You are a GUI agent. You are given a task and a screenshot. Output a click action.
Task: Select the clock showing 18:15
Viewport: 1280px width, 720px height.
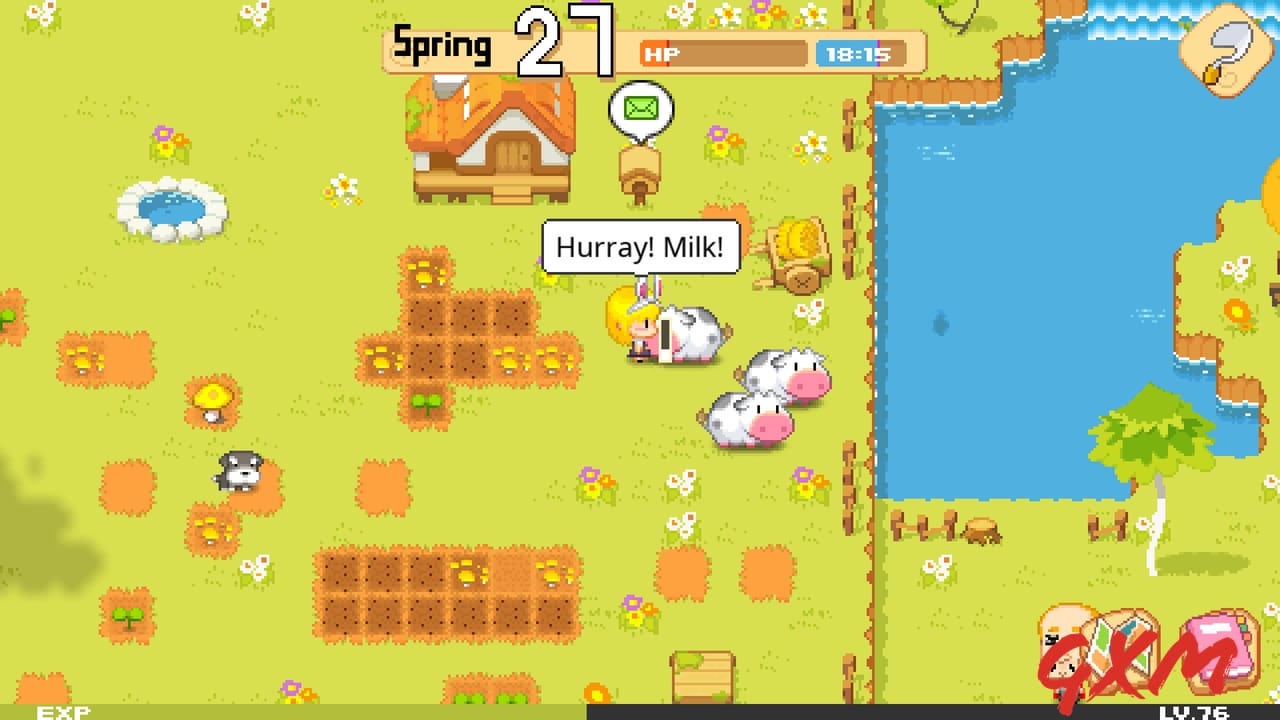point(862,54)
